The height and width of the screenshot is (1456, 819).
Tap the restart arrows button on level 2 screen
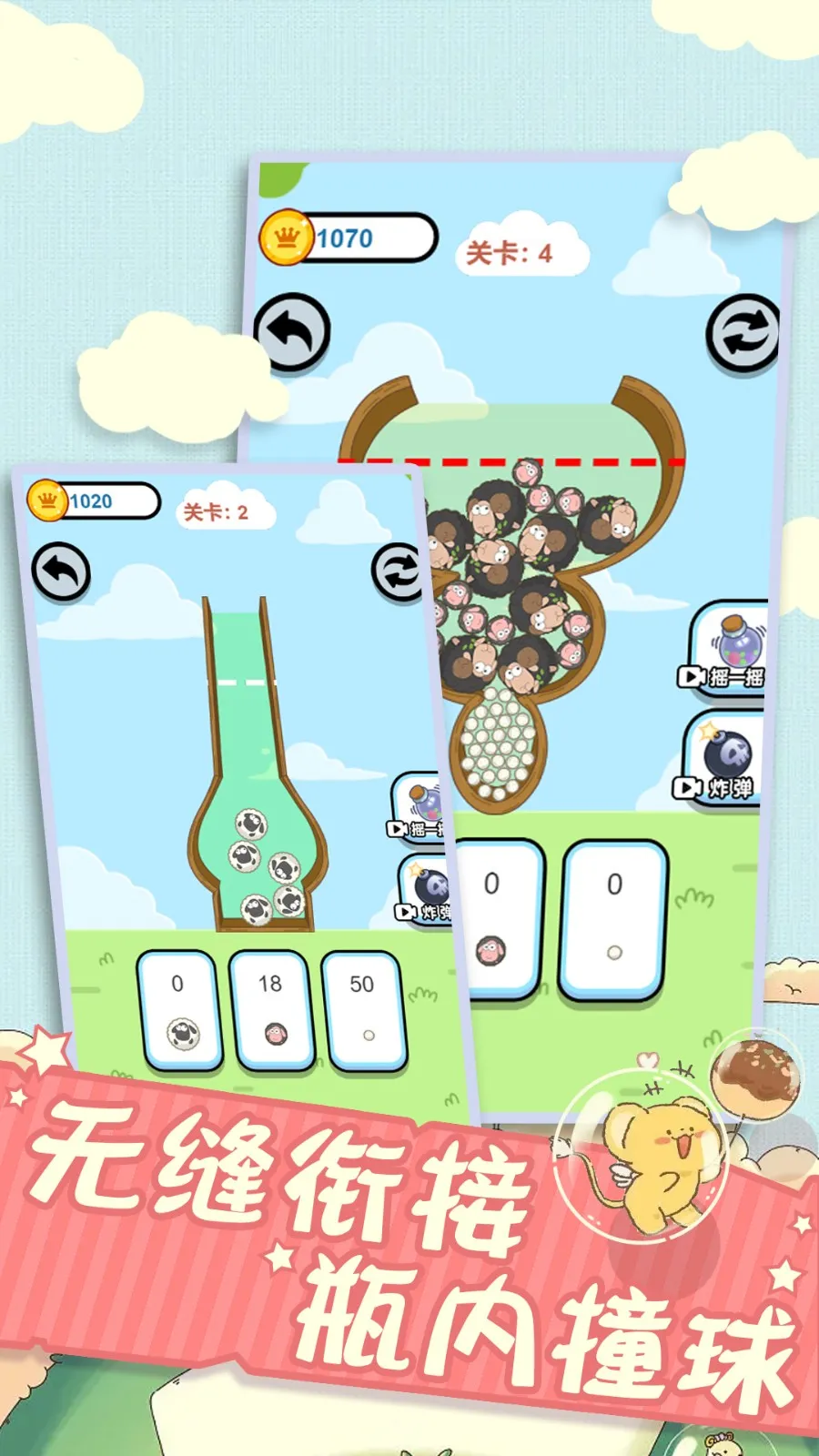point(396,573)
